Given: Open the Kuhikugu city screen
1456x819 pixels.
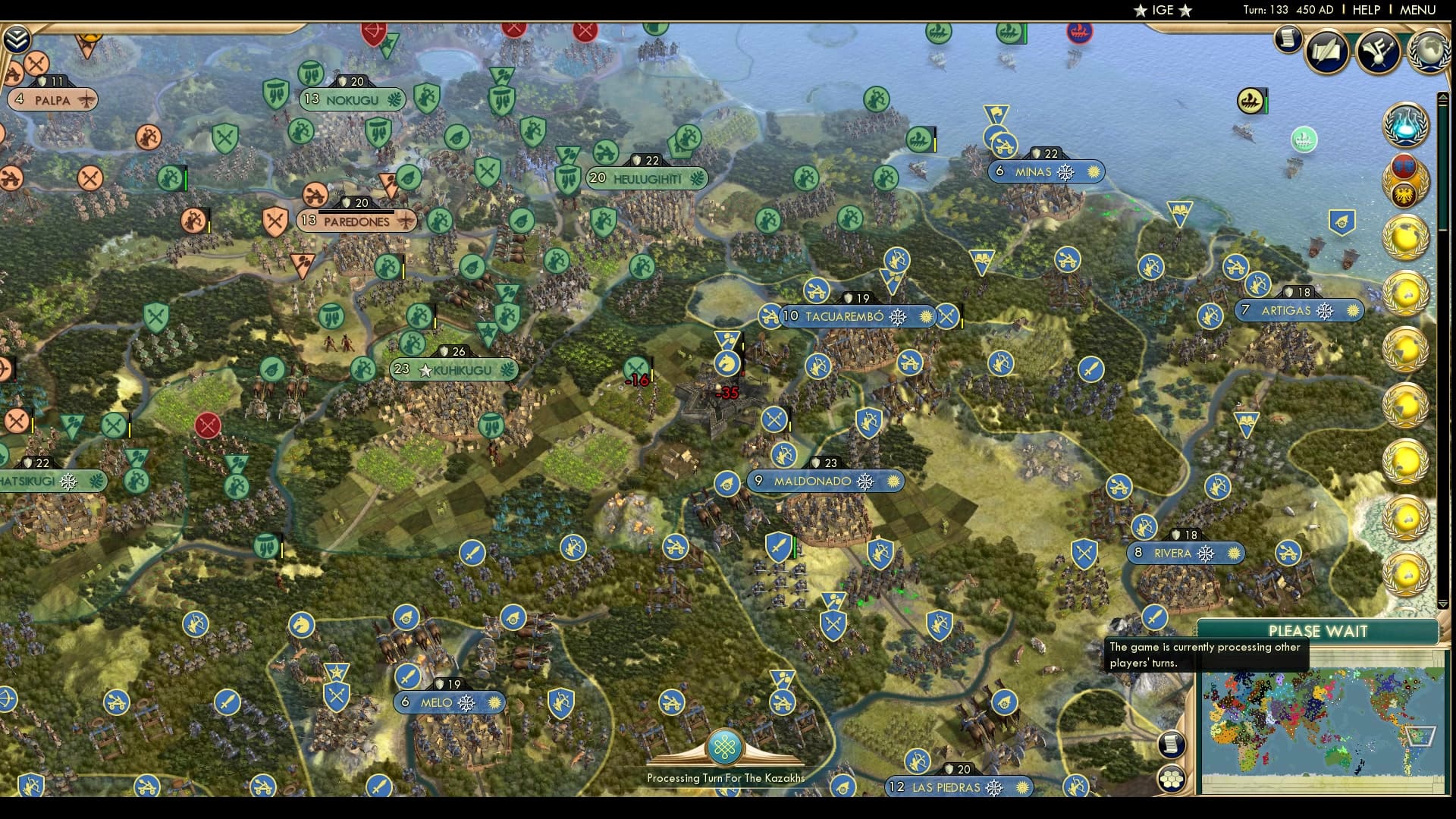Looking at the screenshot, I should (x=453, y=370).
